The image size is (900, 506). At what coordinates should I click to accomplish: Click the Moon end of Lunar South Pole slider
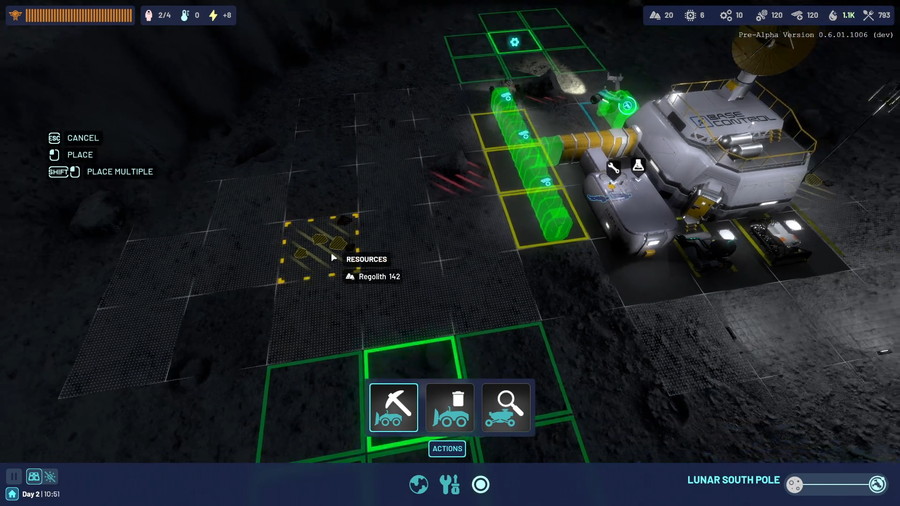pos(795,484)
